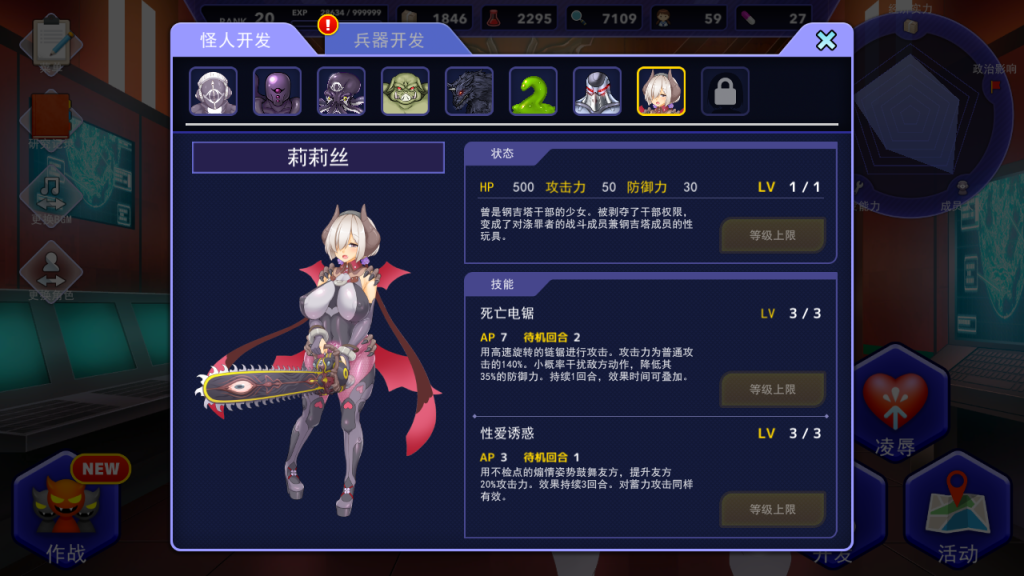Image resolution: width=1024 pixels, height=576 pixels.
Task: Pick the dark tentacled octopus monster portrait
Action: point(342,92)
